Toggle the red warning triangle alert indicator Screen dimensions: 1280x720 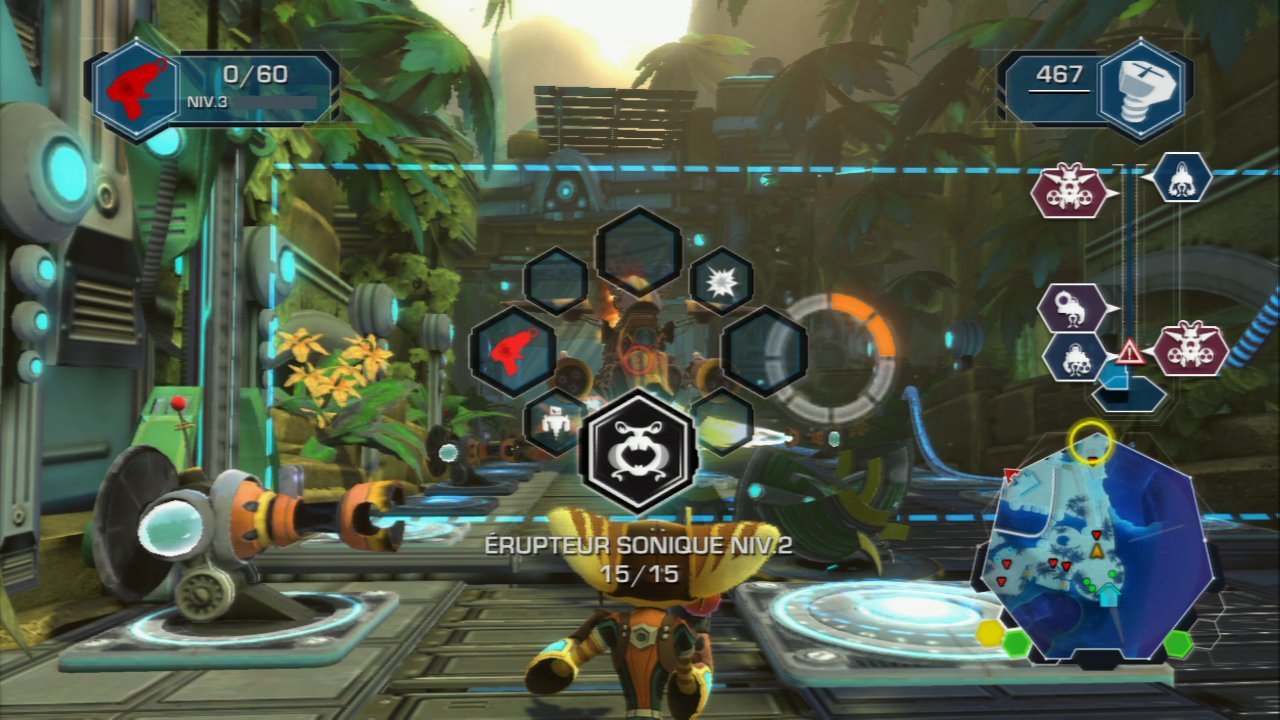[x=1129, y=352]
